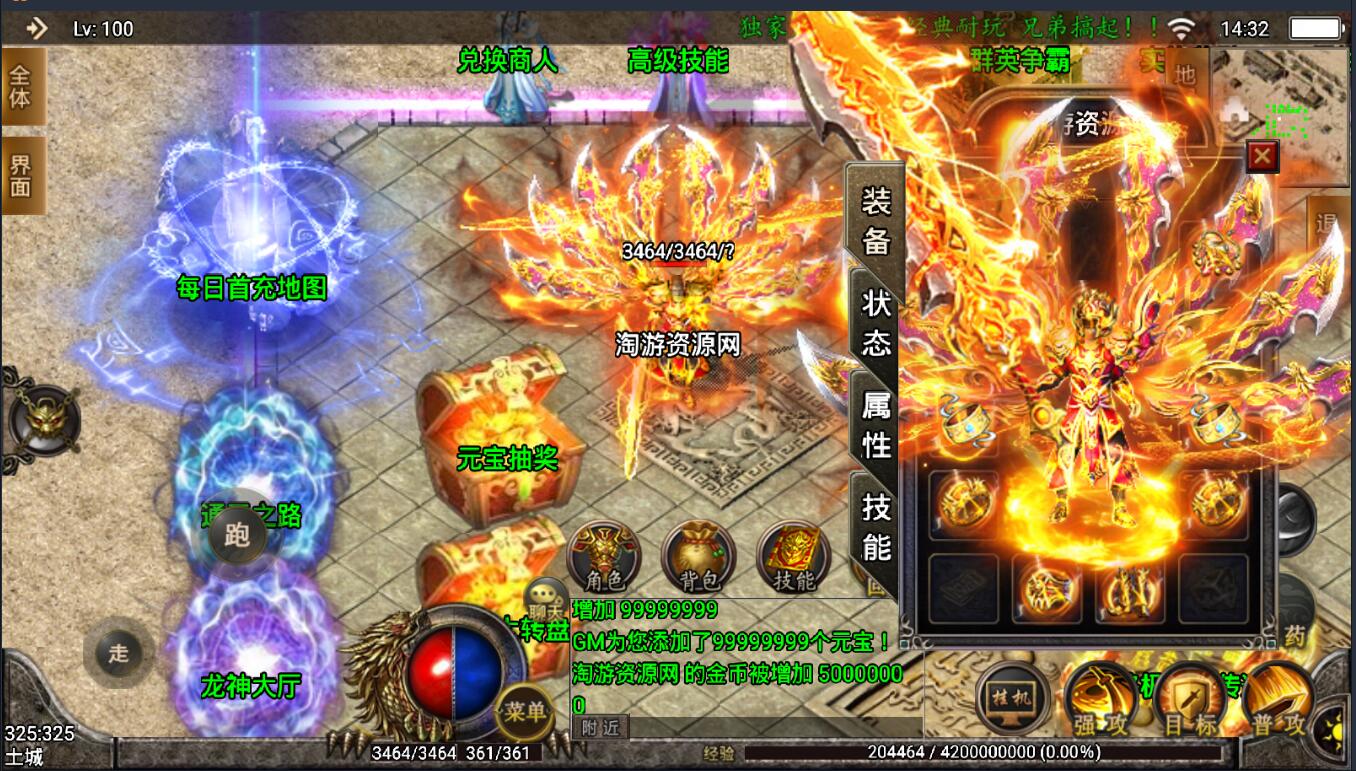Close the character equipment panel
This screenshot has width=1356, height=771.
(x=1262, y=156)
